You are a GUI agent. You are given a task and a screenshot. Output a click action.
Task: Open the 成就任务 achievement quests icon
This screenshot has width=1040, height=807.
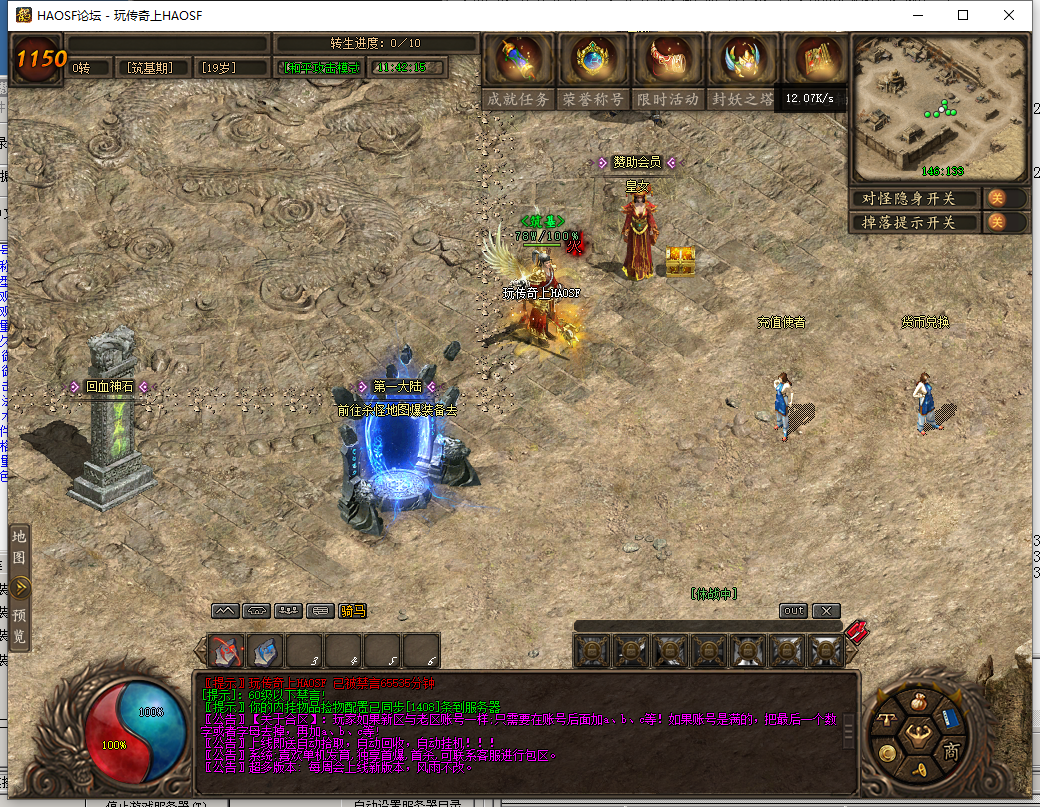click(518, 59)
